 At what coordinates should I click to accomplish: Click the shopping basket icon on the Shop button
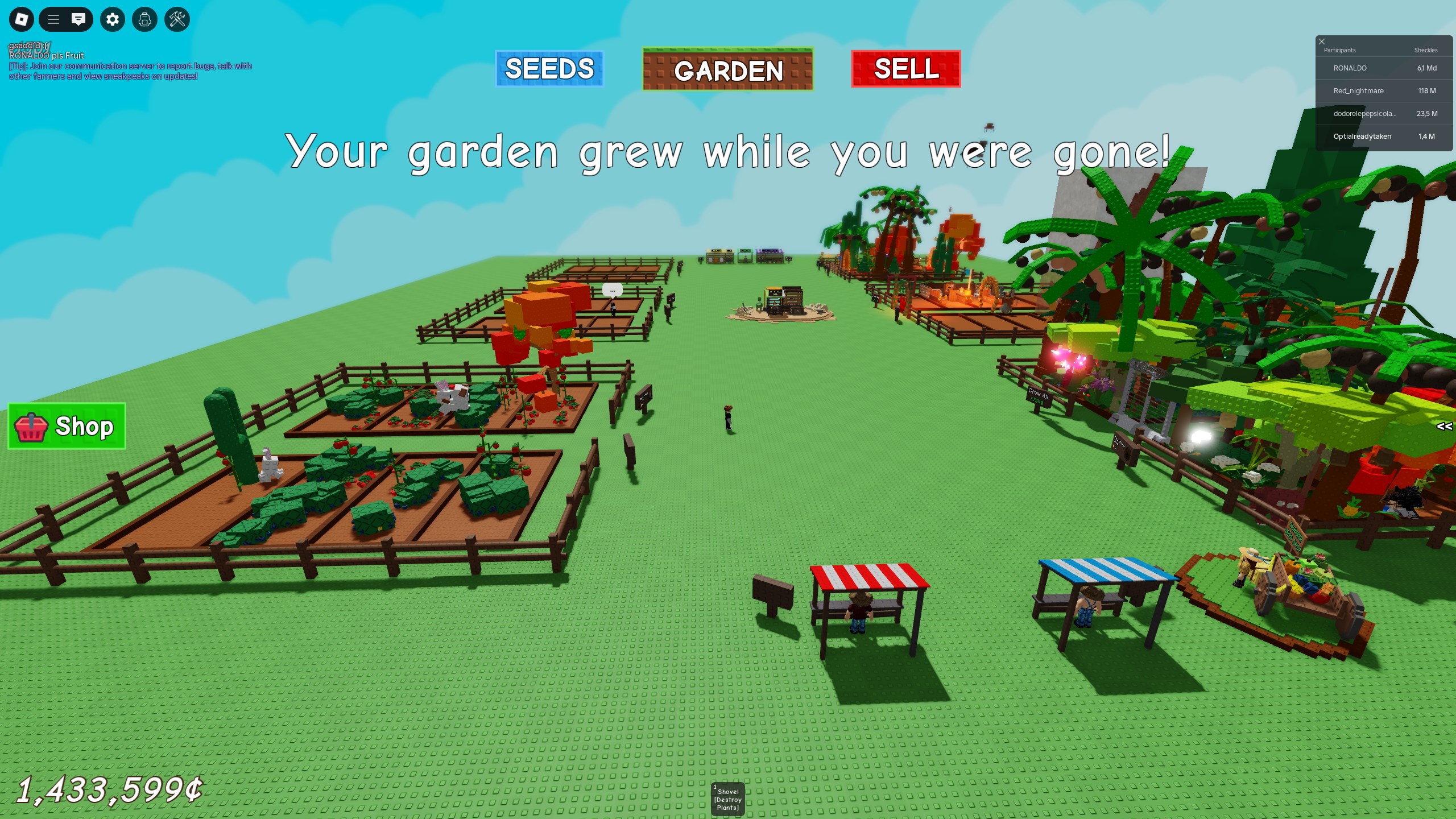(31, 427)
